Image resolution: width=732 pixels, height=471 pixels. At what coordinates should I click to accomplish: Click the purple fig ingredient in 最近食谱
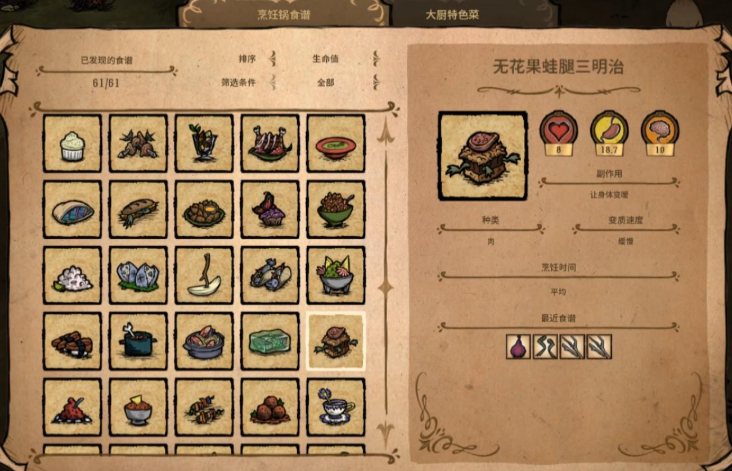click(518, 346)
